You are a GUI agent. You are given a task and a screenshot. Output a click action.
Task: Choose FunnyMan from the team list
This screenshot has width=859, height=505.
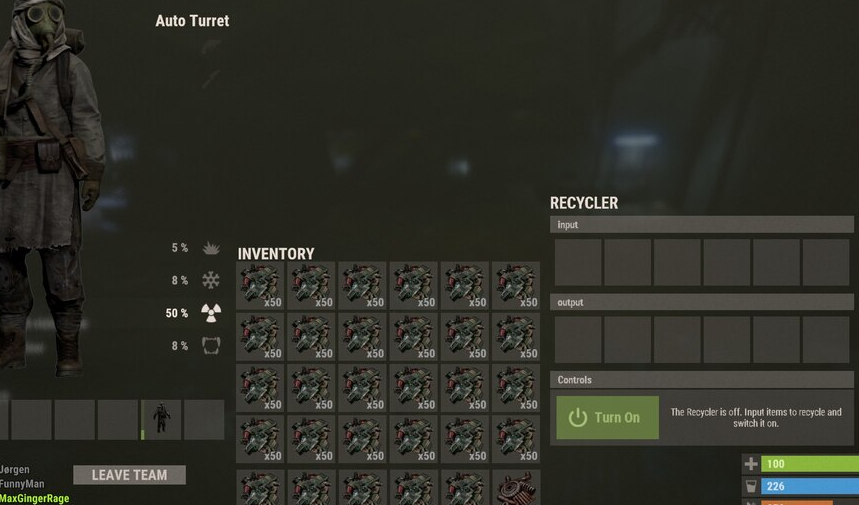pyautogui.click(x=23, y=484)
